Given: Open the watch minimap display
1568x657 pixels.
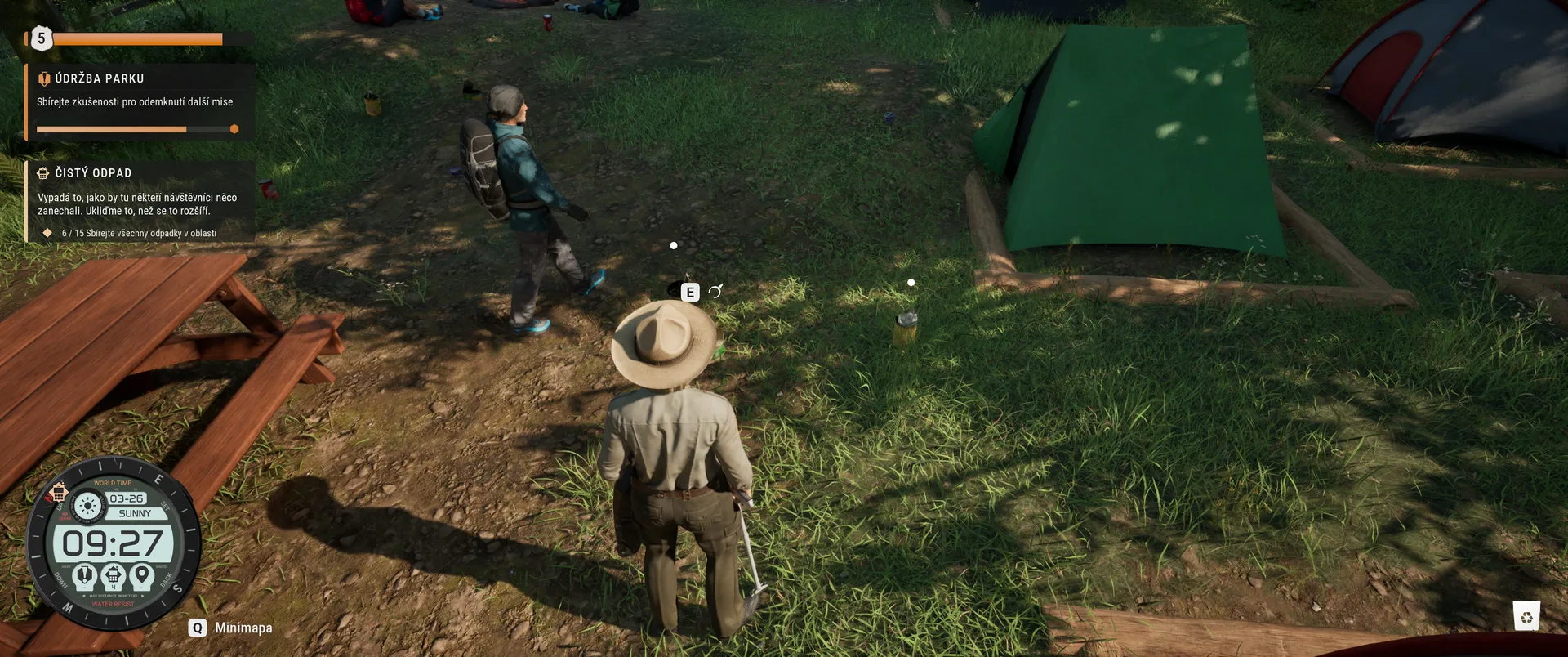Looking at the screenshot, I should coord(114,543).
